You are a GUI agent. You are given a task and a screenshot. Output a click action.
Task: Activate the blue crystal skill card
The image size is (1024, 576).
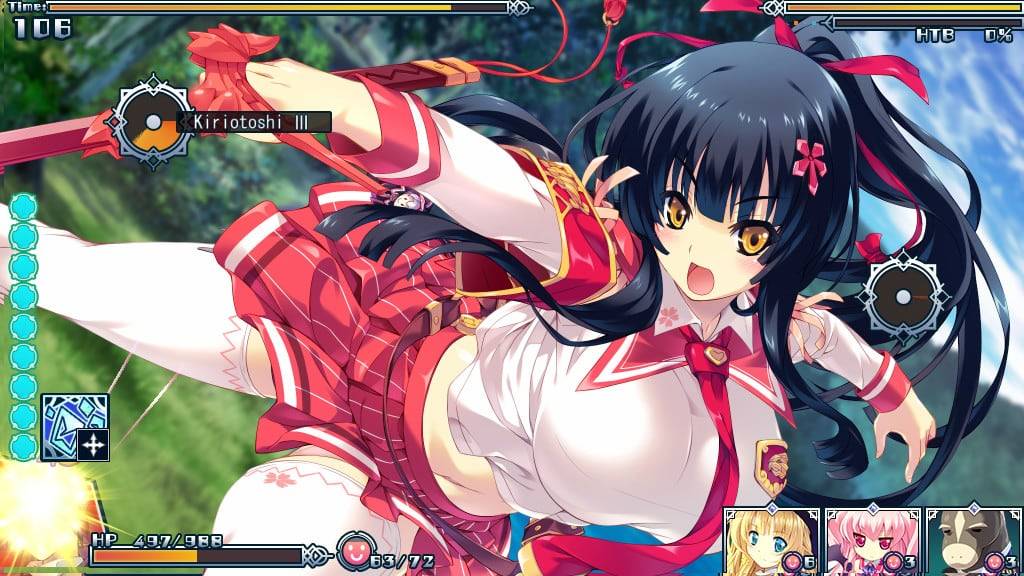coord(74,427)
